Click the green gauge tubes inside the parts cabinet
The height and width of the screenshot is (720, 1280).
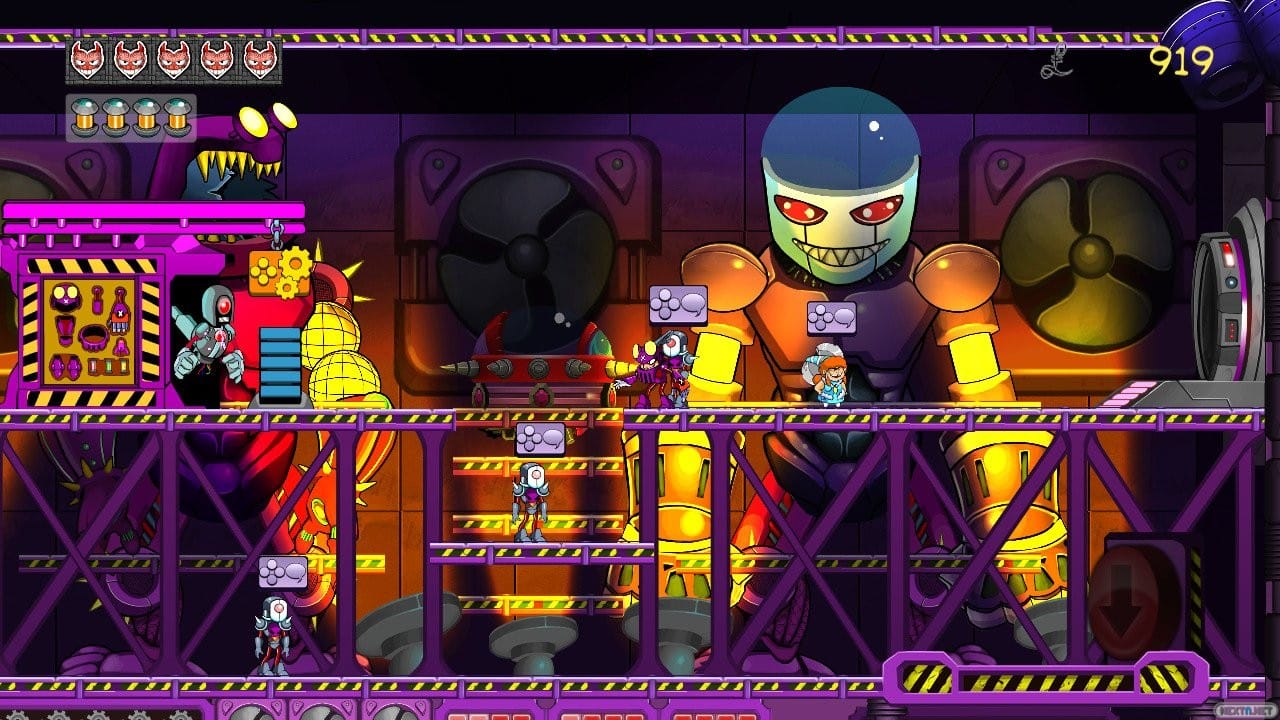[x=107, y=367]
